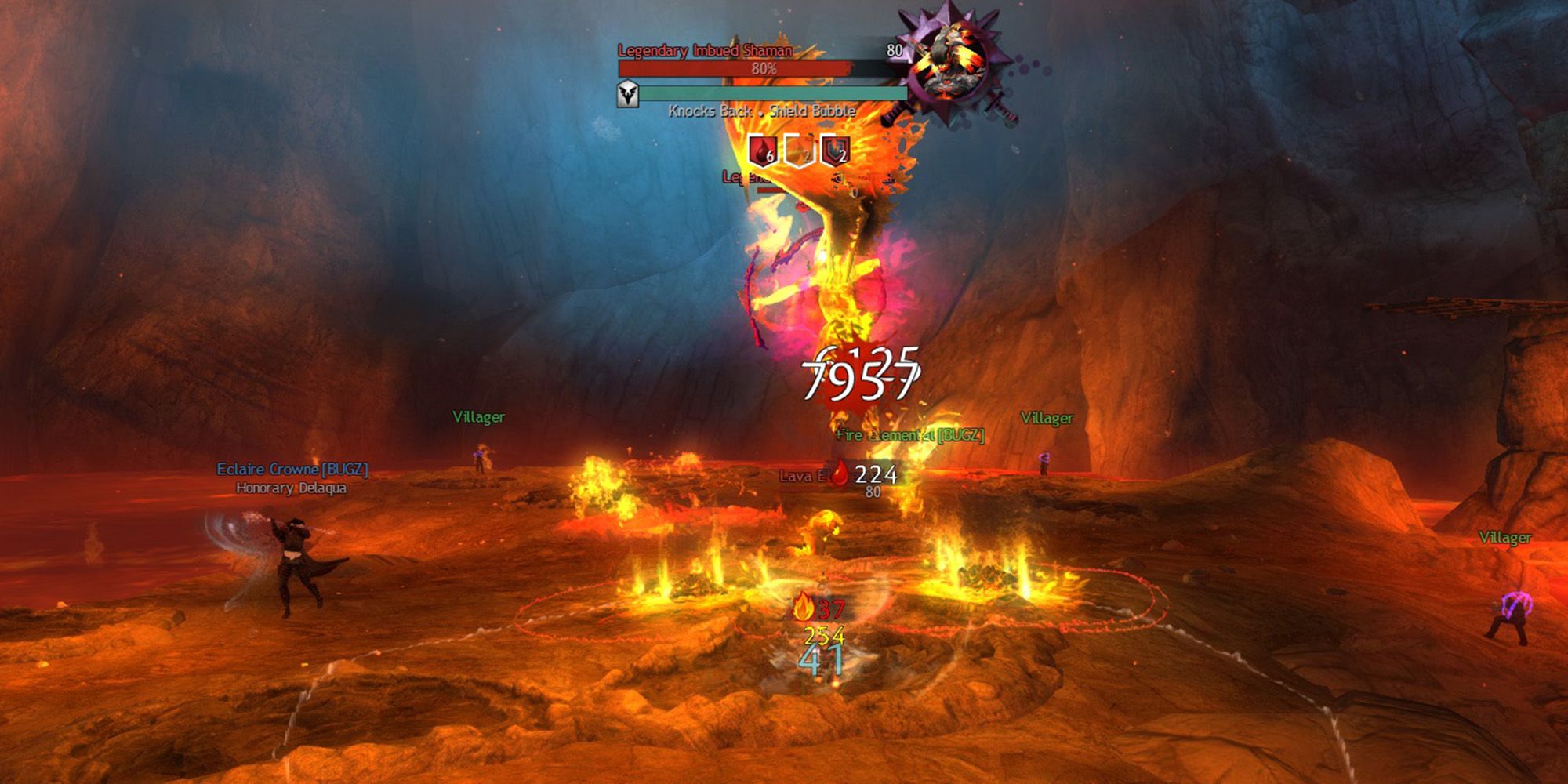
Task: Open the boss portrait in the top right
Action: point(951,59)
